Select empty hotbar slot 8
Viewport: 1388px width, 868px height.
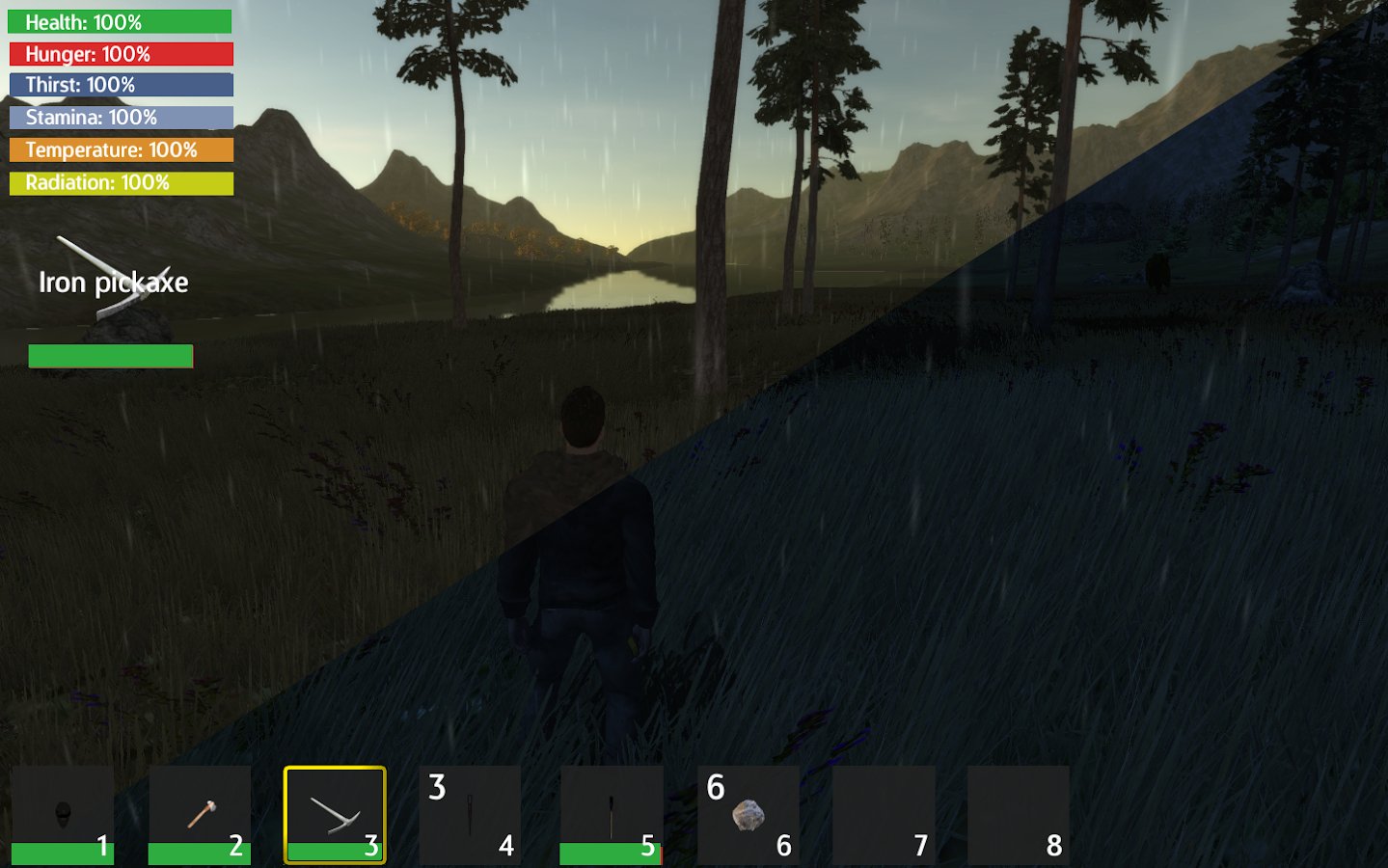pos(1019,815)
